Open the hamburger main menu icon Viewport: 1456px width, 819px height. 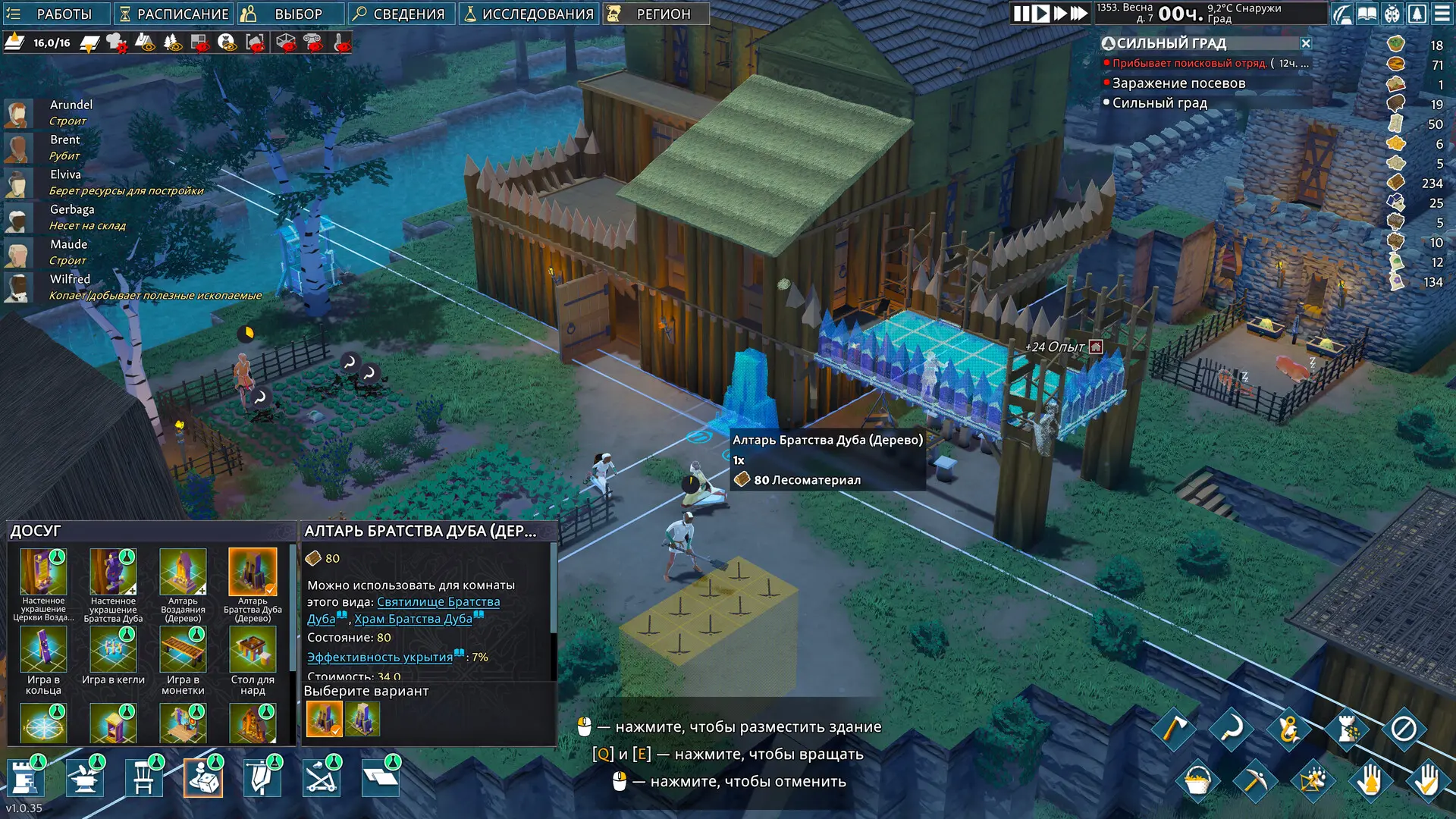[1441, 14]
